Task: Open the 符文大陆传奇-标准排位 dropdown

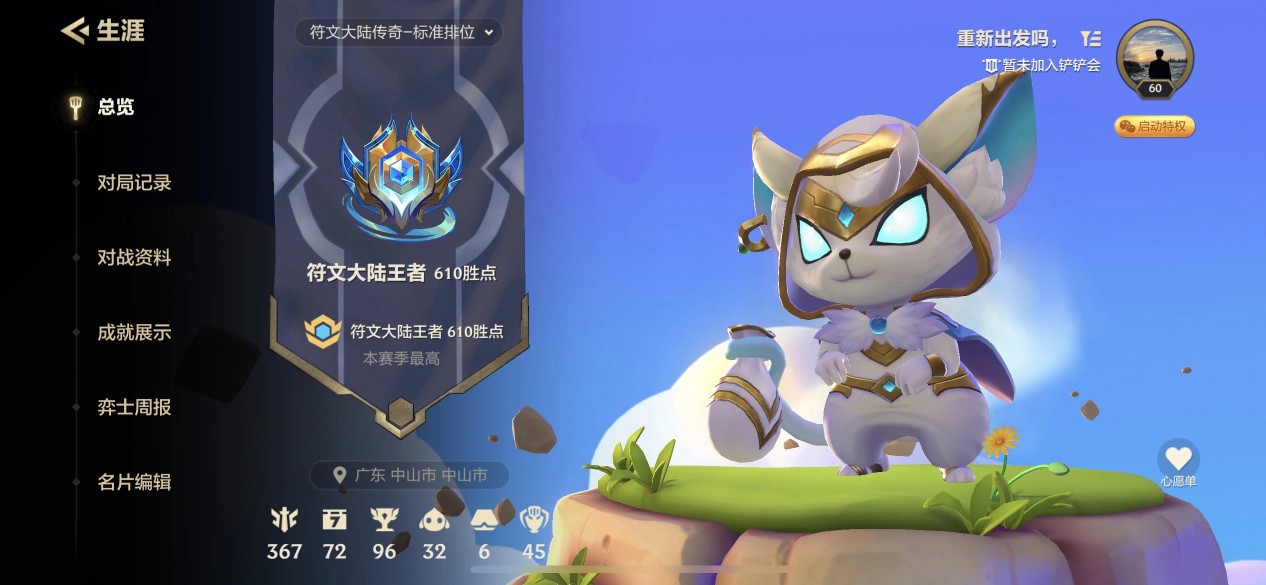Action: 399,32
